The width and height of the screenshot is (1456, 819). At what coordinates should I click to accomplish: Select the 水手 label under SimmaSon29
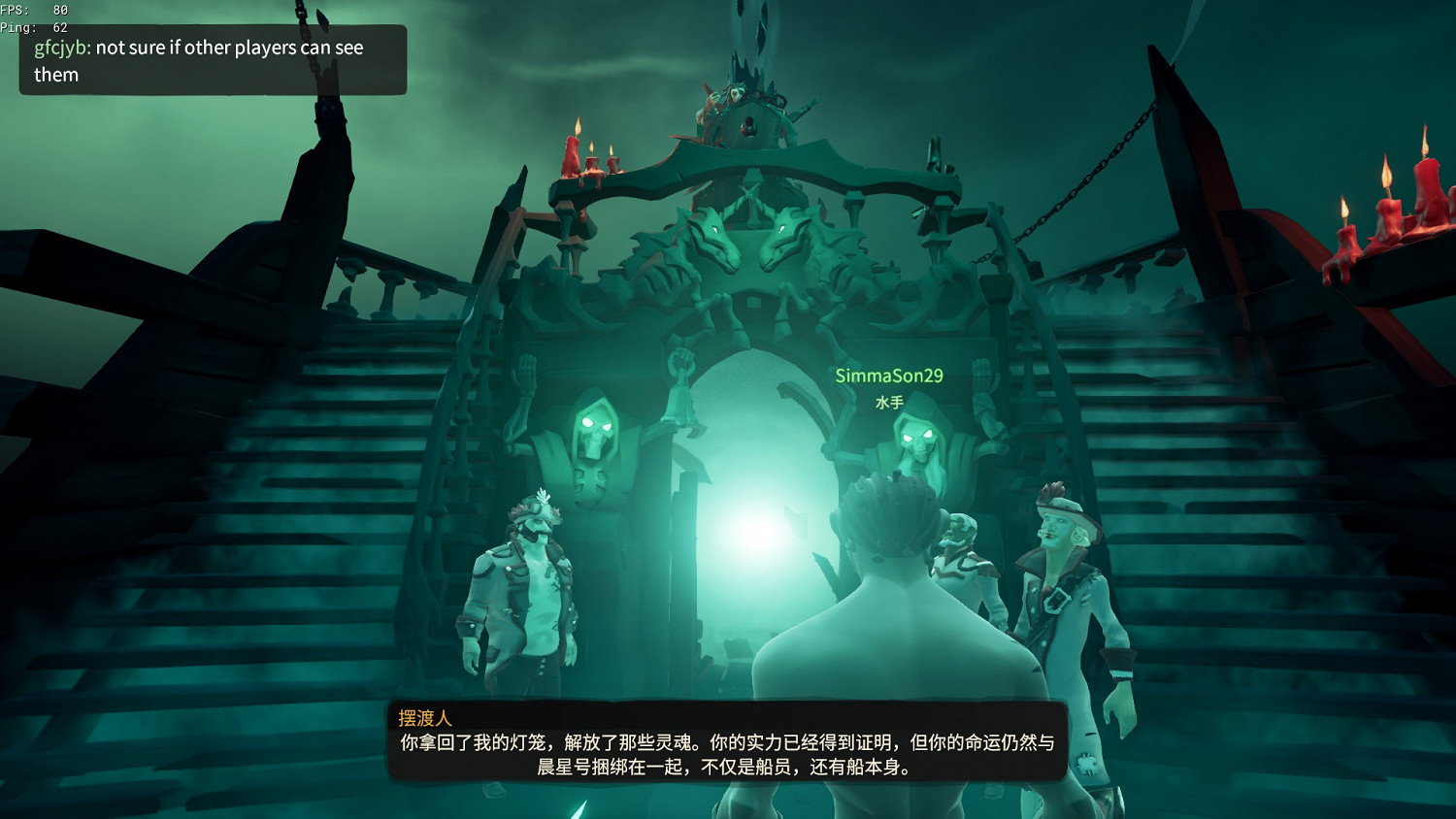point(889,403)
